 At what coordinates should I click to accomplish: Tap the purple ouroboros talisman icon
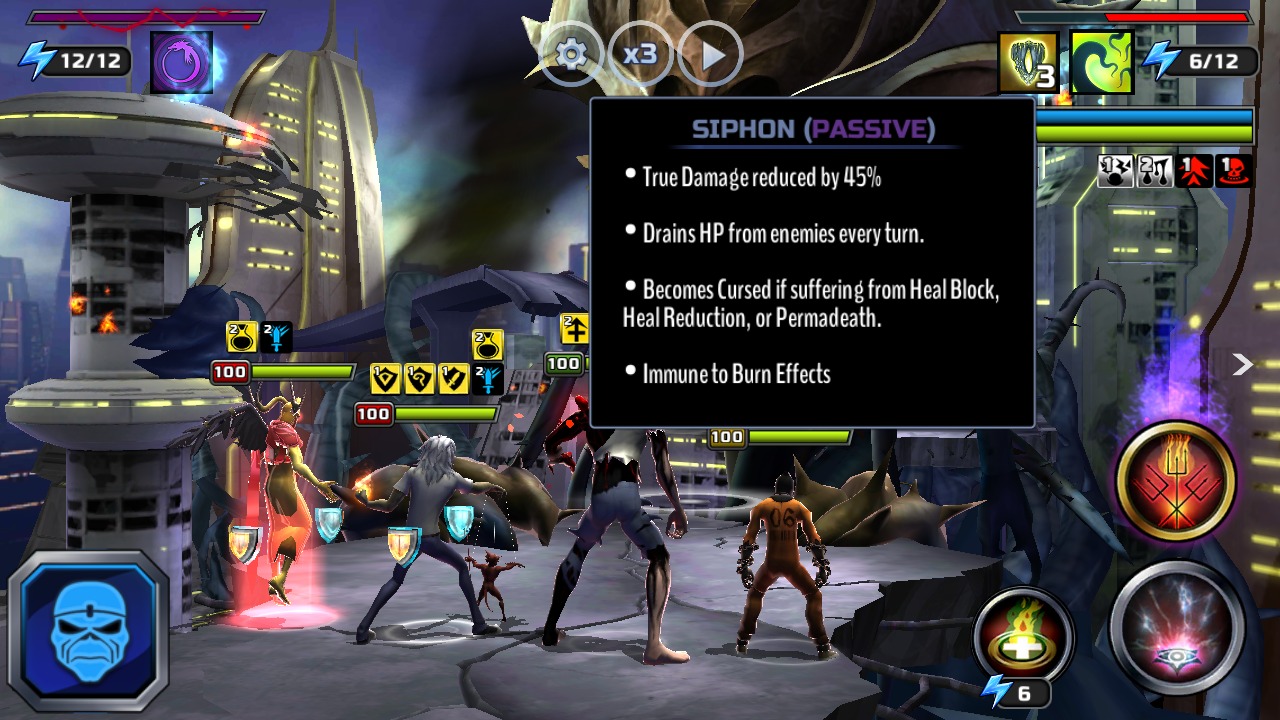(x=182, y=62)
